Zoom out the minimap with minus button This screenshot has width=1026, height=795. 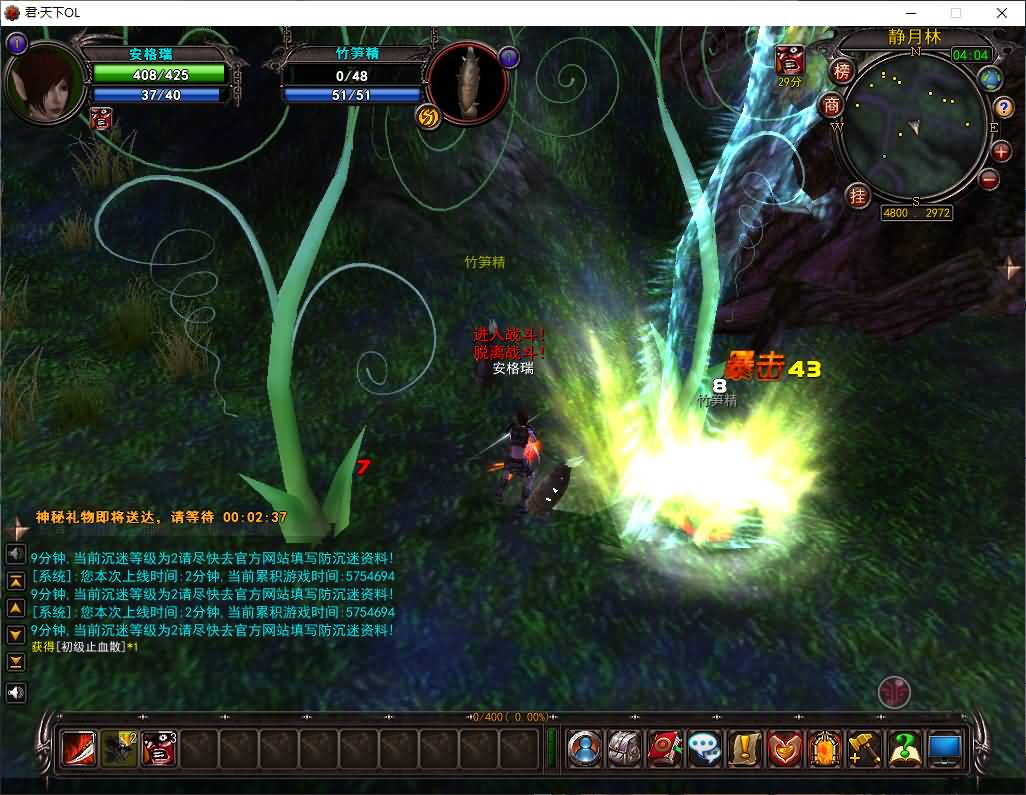pyautogui.click(x=989, y=180)
